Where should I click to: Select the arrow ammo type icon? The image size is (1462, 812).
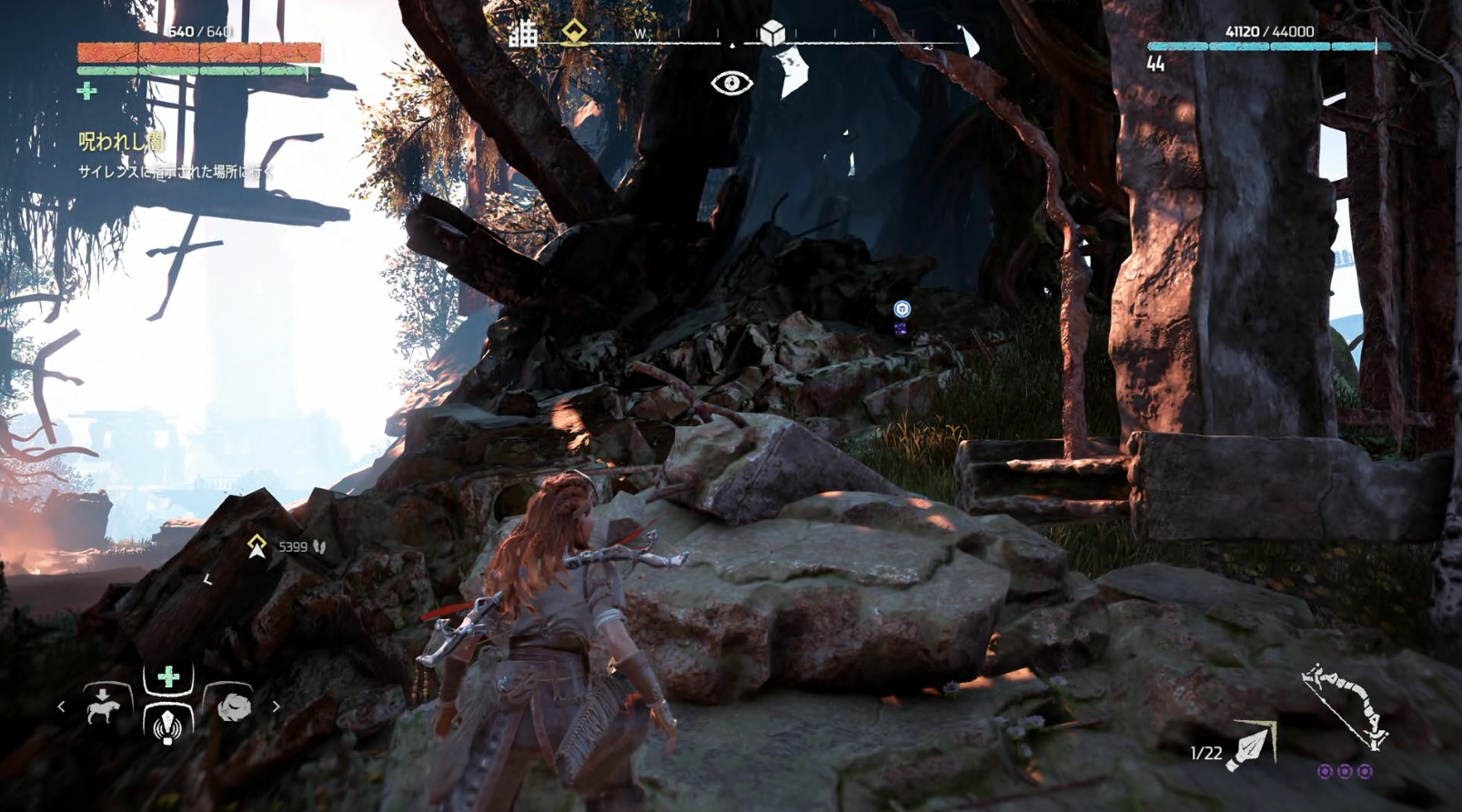[x=1253, y=746]
